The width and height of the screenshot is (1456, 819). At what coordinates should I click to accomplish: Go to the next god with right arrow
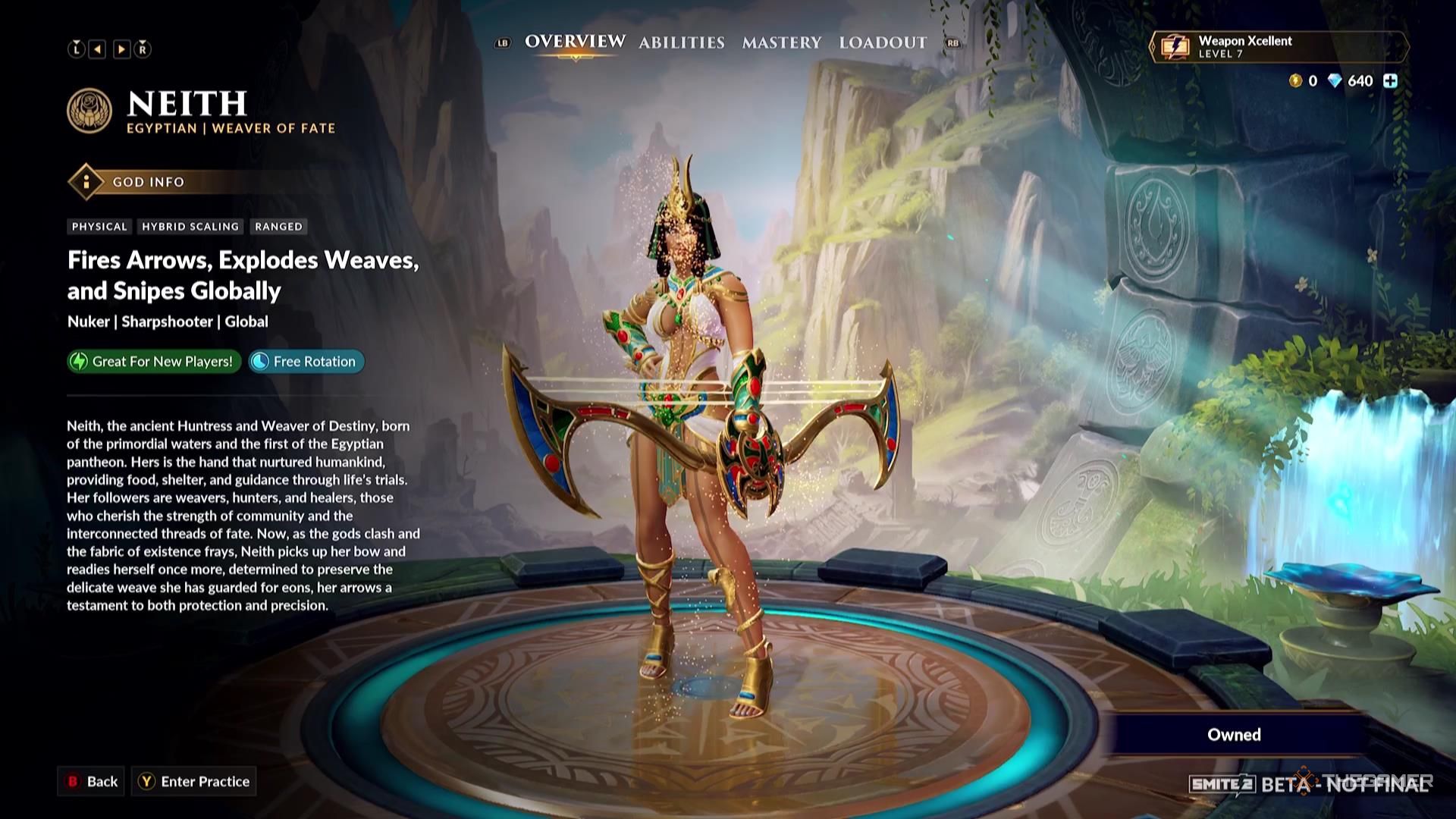tap(121, 49)
